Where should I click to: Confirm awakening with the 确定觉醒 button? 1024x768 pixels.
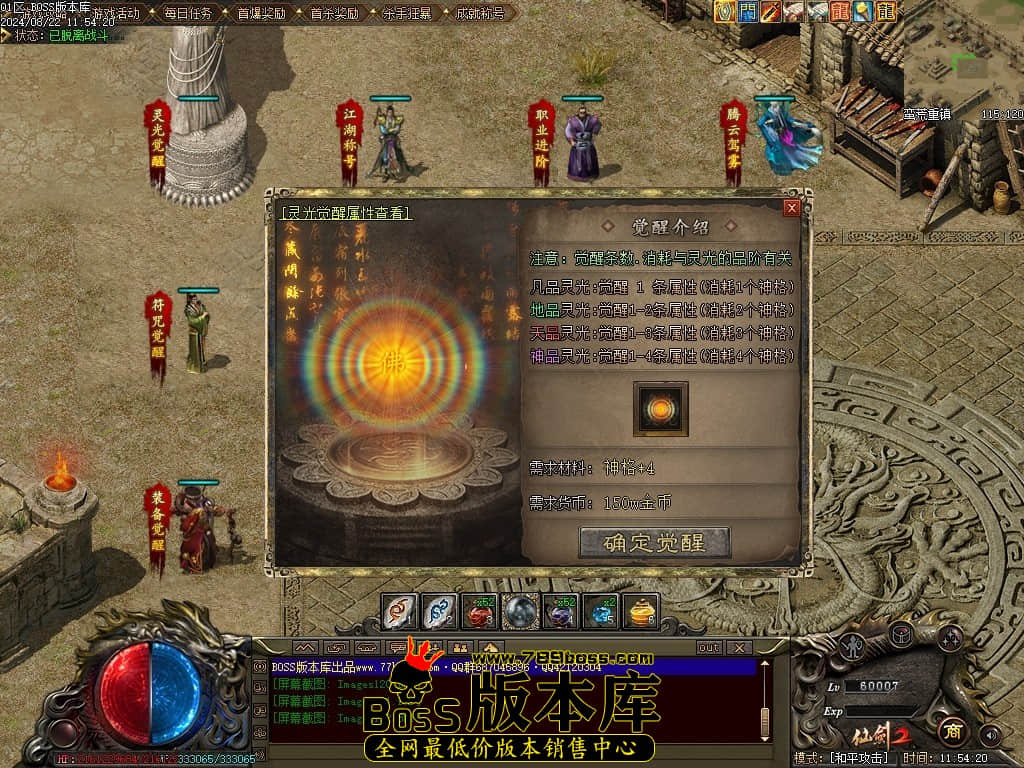[654, 543]
